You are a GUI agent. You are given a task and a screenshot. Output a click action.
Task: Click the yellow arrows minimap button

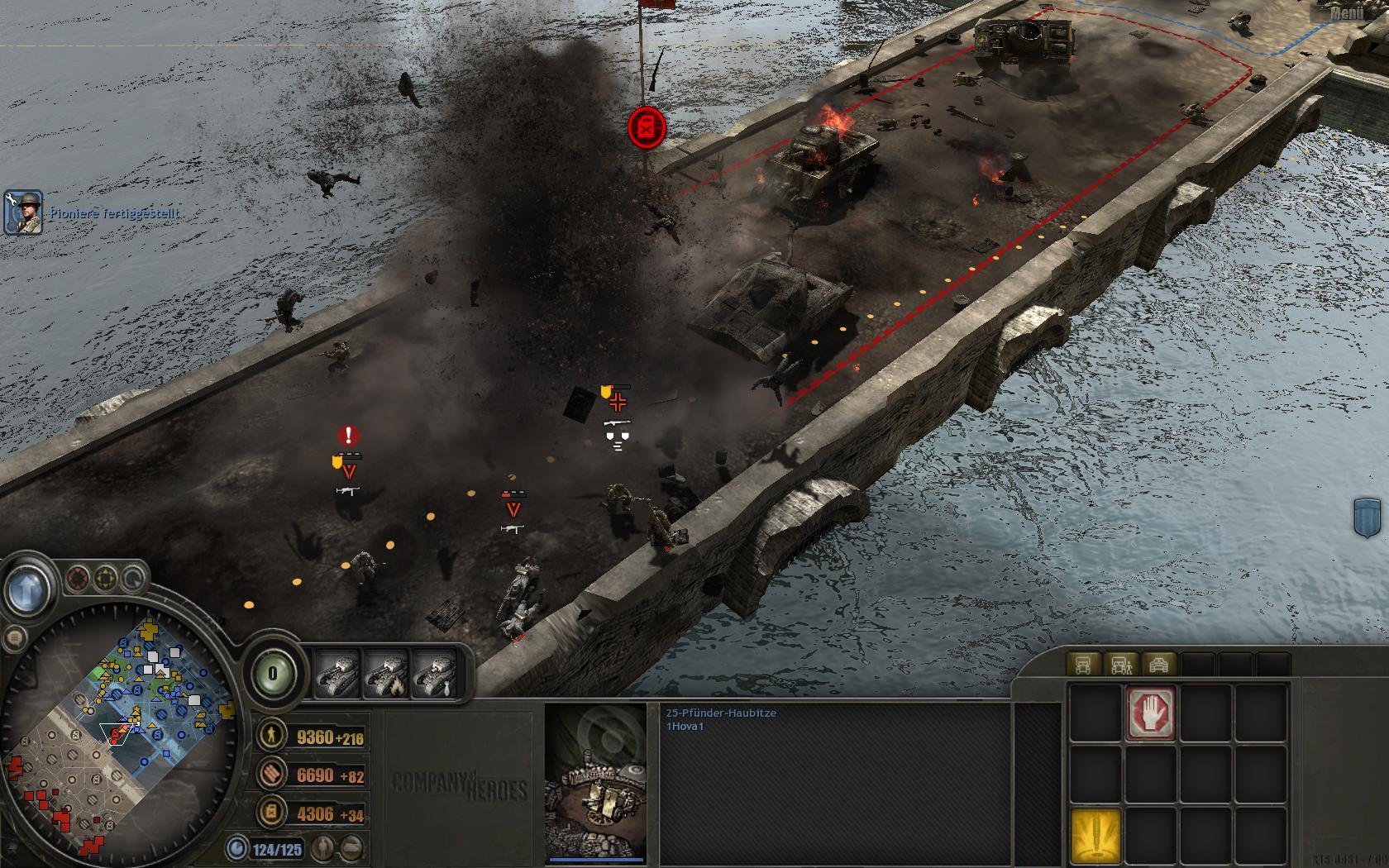click(x=105, y=578)
